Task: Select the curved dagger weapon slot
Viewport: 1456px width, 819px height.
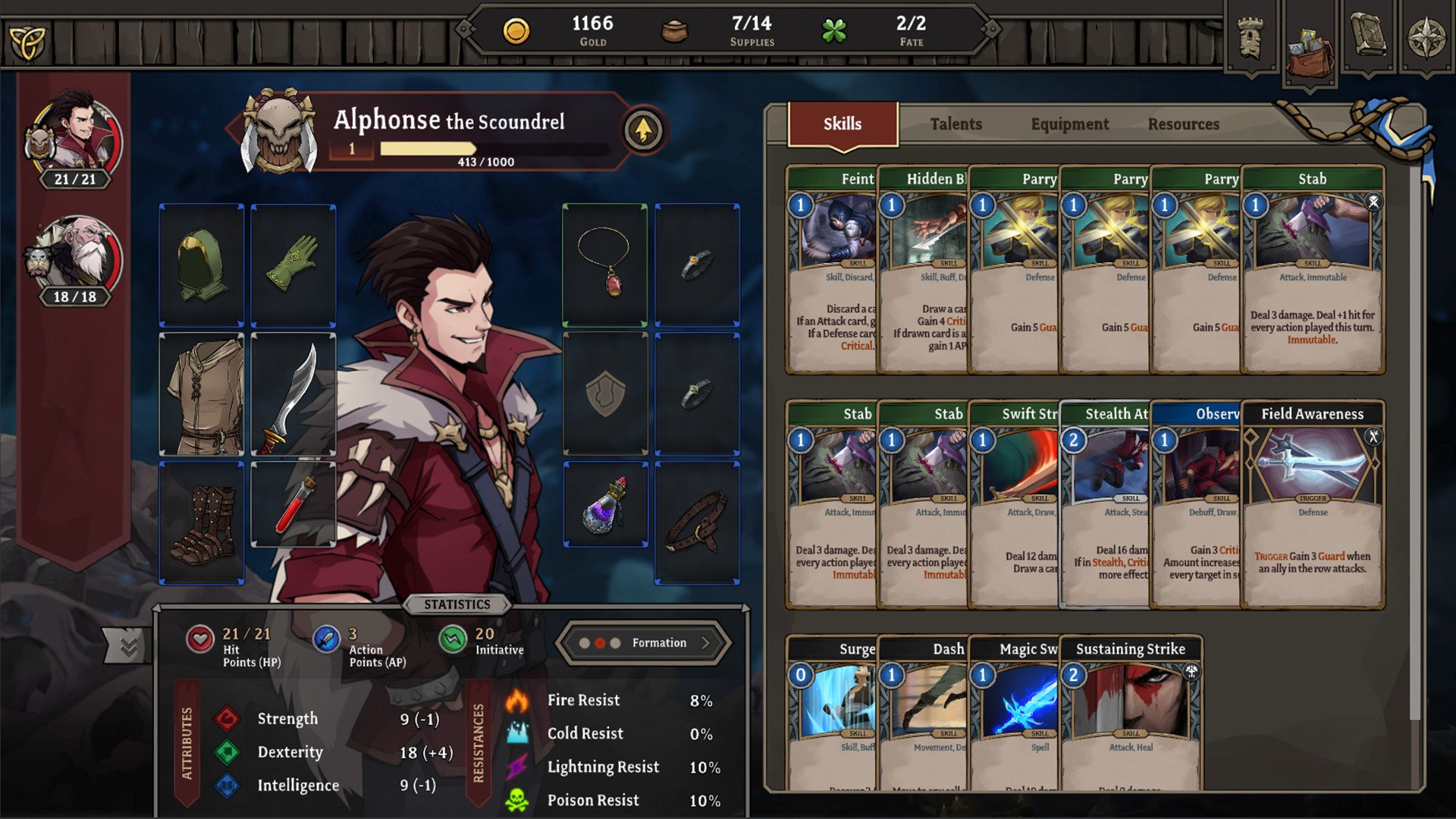Action: click(293, 394)
